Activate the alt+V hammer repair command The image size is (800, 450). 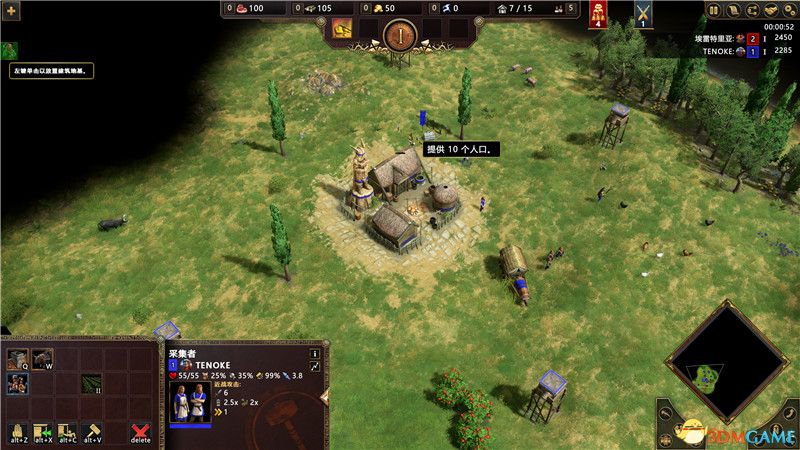point(92,433)
